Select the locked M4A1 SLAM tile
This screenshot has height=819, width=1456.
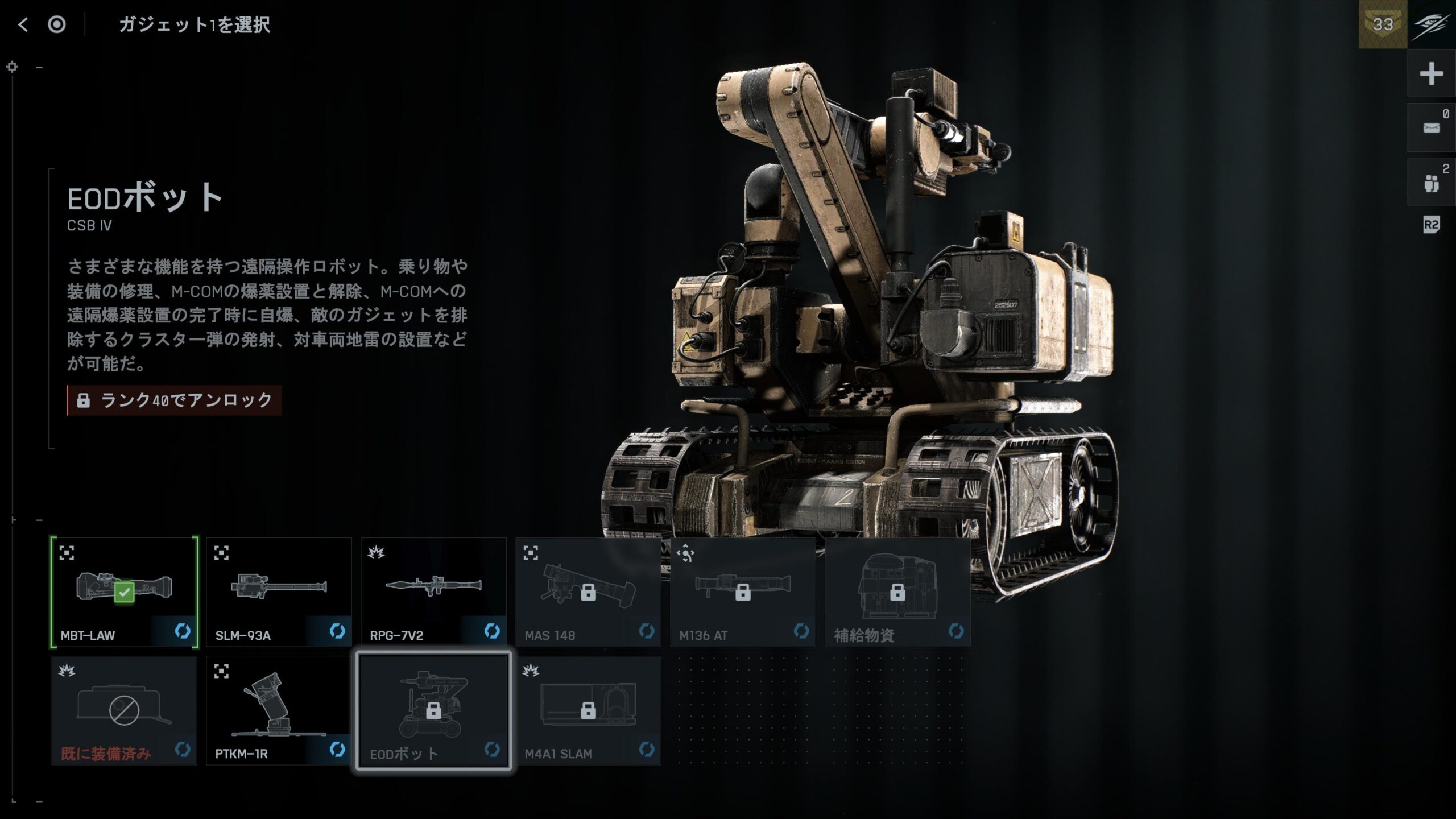tap(588, 710)
